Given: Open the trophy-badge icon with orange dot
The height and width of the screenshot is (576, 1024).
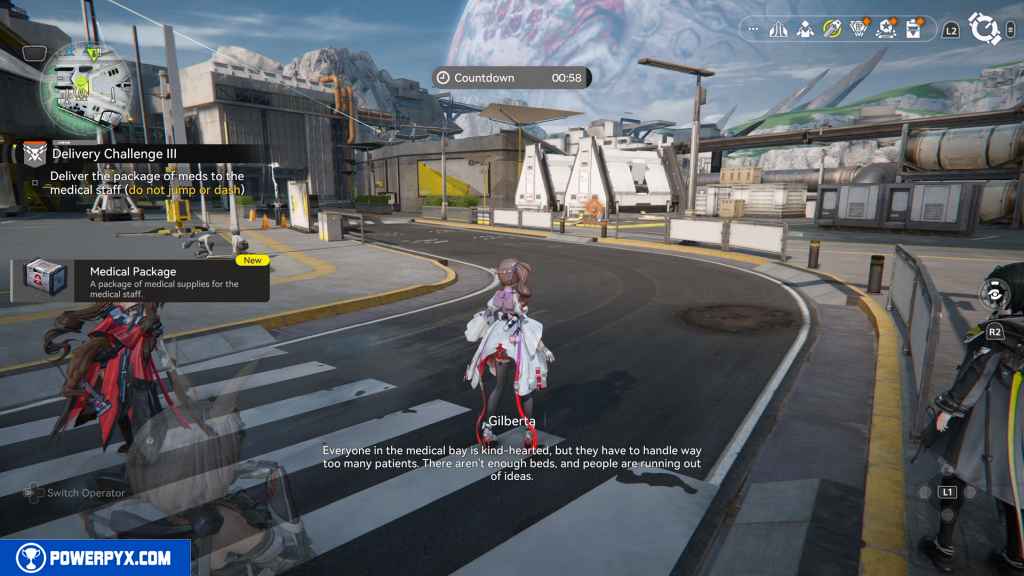Looking at the screenshot, I should click(859, 30).
